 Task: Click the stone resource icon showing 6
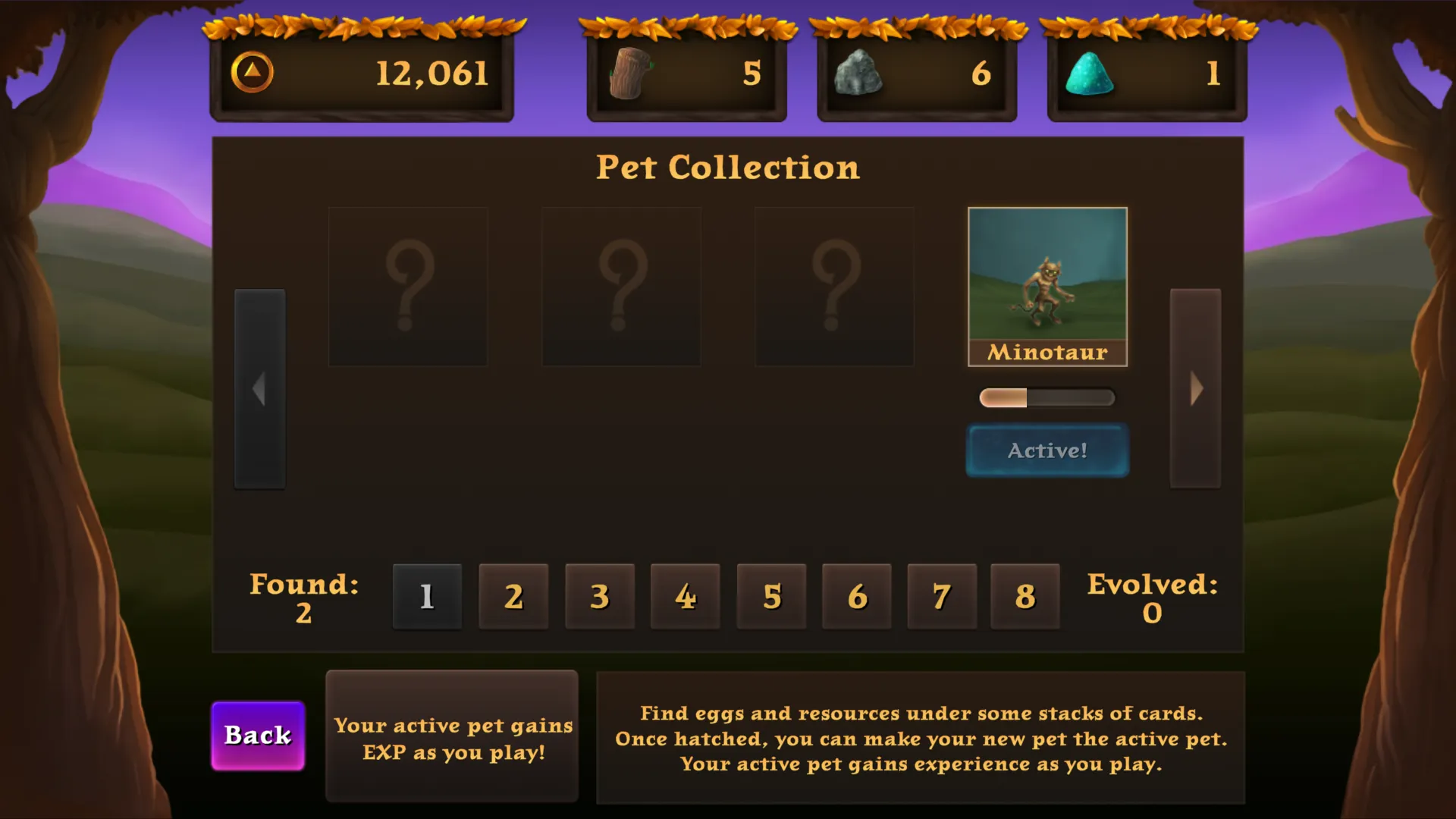tap(861, 72)
